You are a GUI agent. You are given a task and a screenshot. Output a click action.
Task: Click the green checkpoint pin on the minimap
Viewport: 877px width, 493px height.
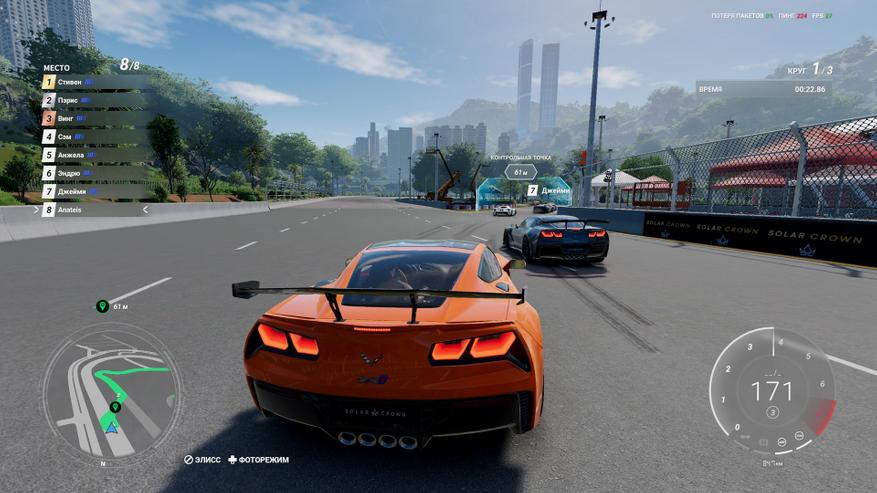[x=115, y=407]
